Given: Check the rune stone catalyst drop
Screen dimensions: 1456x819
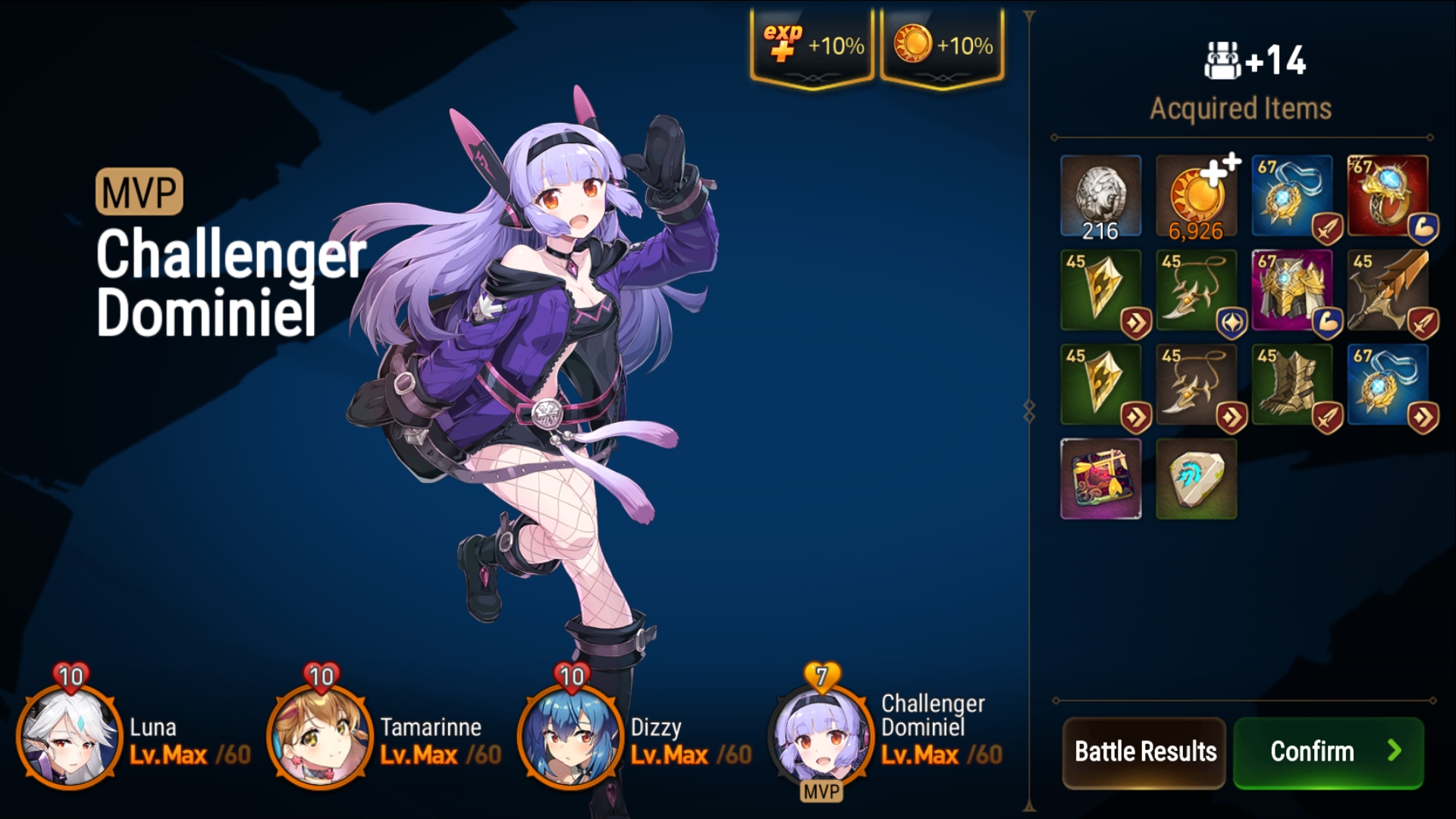Looking at the screenshot, I should [1198, 478].
